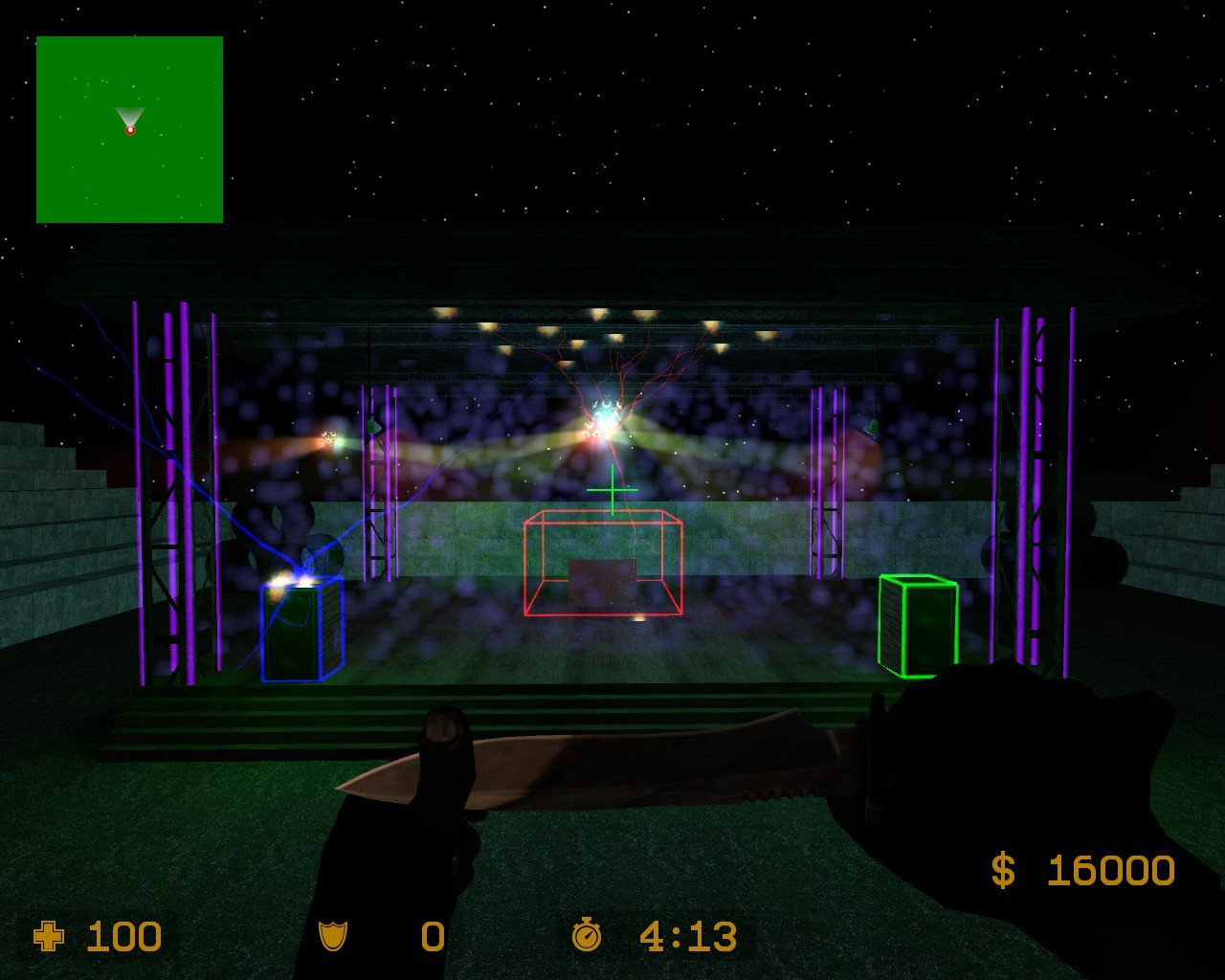
Task: Click the armor shield icon
Action: tap(333, 934)
